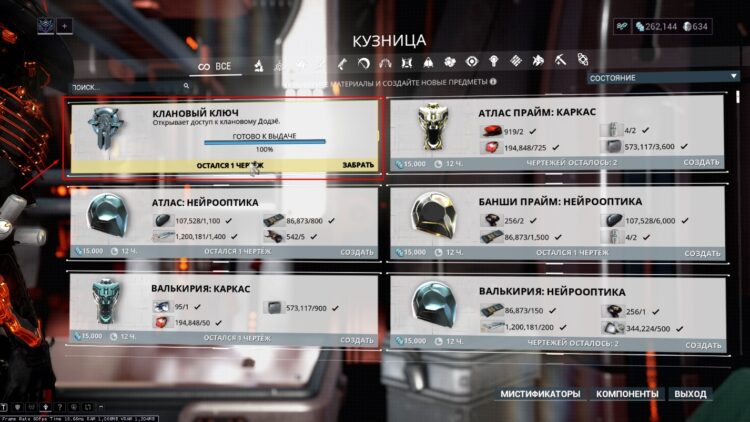Select the Clan Key blueprint thumbnail
The image size is (750, 422).
point(105,130)
